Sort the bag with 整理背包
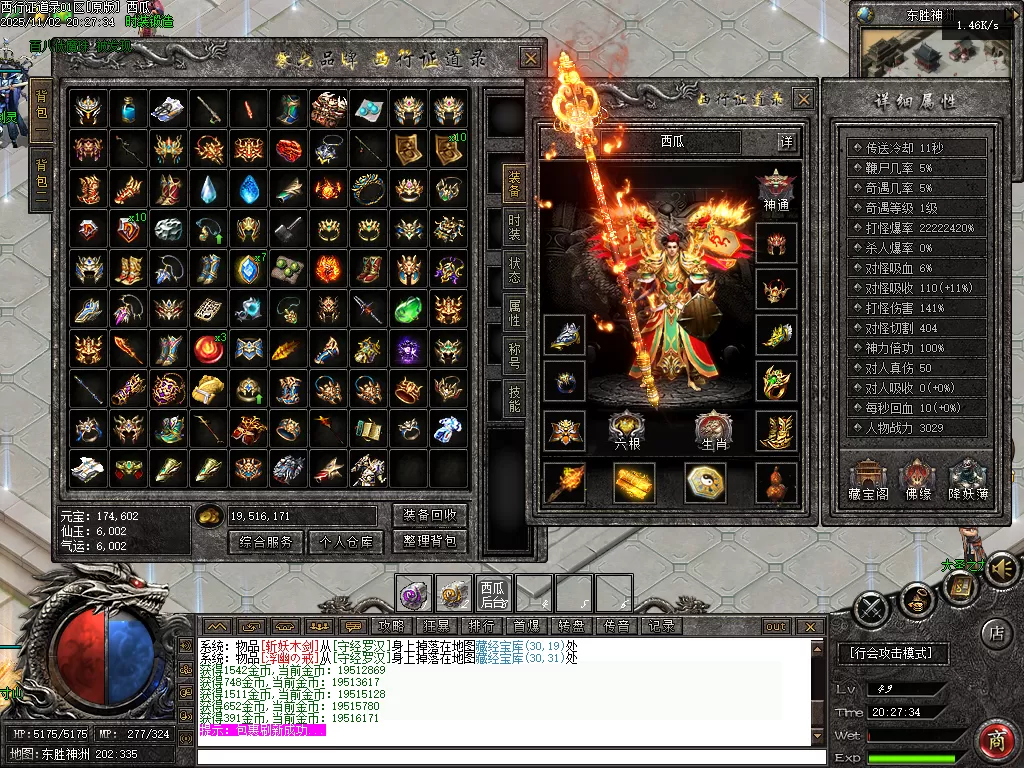1024x768 pixels. (429, 542)
